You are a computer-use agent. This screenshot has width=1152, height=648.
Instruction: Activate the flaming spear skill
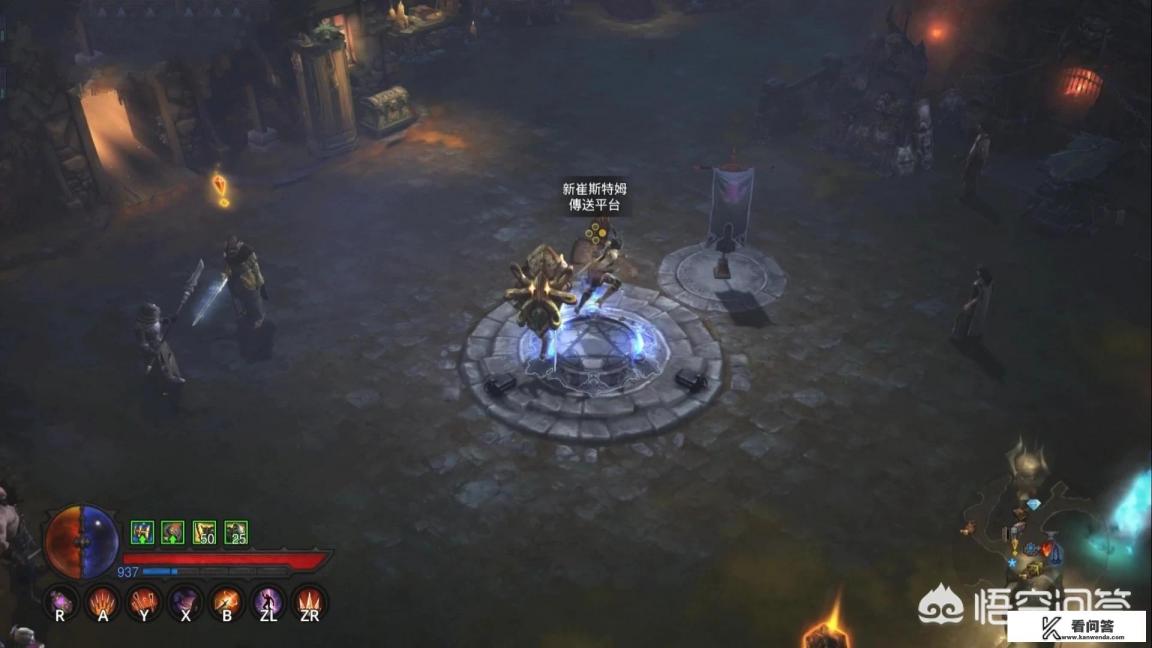click(x=227, y=601)
